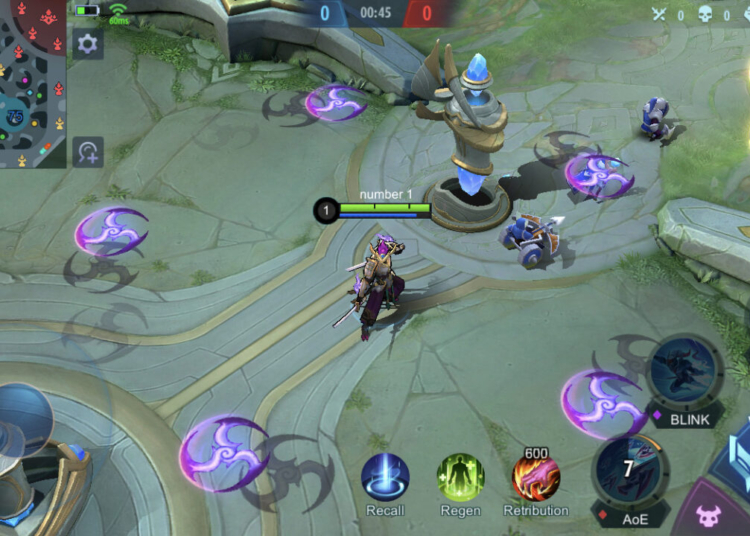Activate the Recall spell

click(385, 478)
